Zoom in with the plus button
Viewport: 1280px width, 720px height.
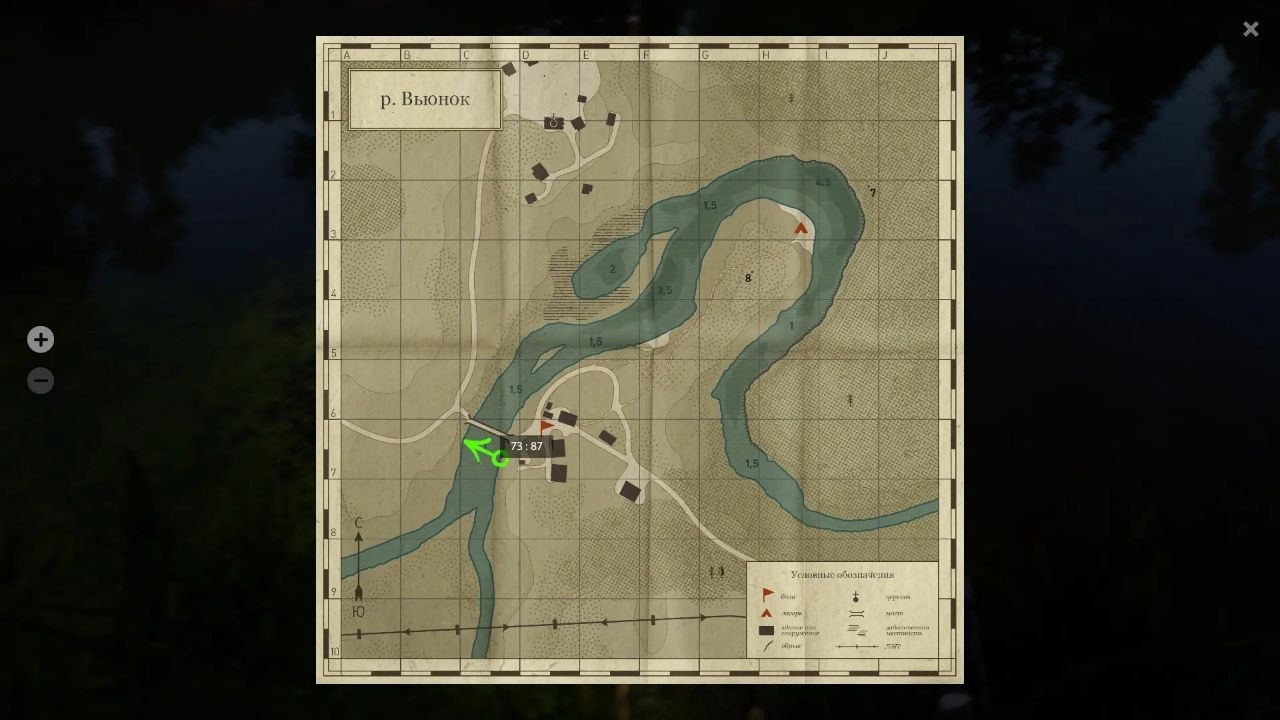pyautogui.click(x=40, y=339)
